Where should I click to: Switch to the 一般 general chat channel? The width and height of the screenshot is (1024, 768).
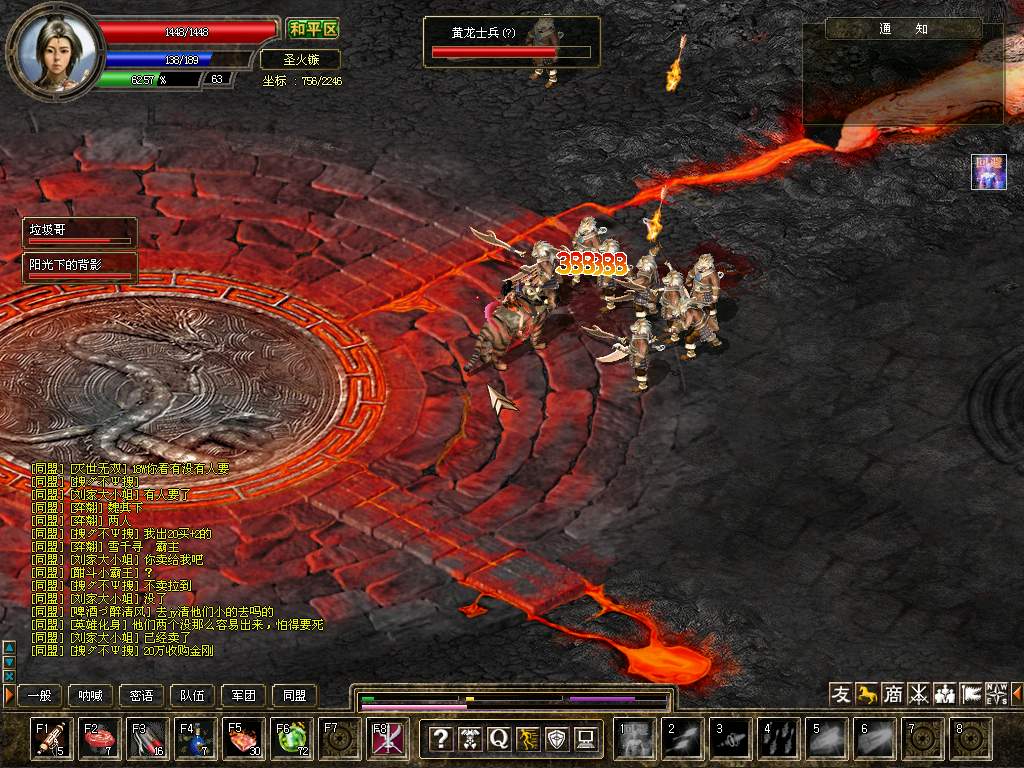tap(40, 695)
